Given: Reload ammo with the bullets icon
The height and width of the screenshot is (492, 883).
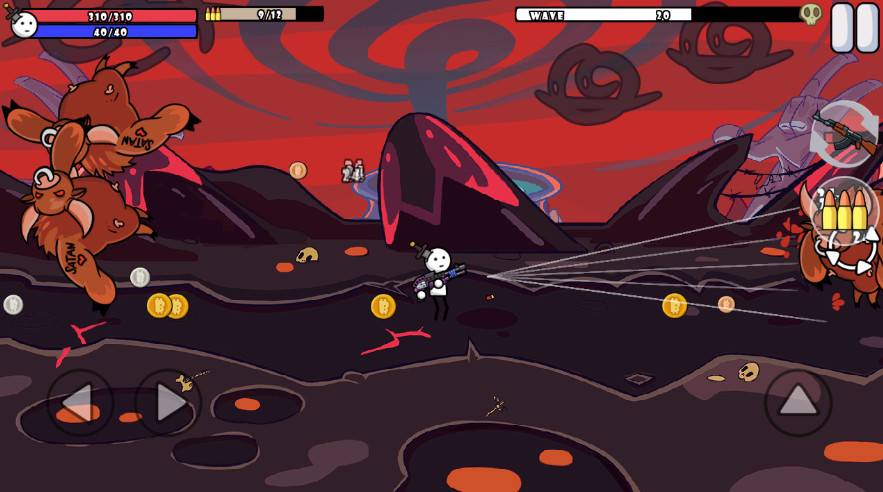Looking at the screenshot, I should coord(845,212).
